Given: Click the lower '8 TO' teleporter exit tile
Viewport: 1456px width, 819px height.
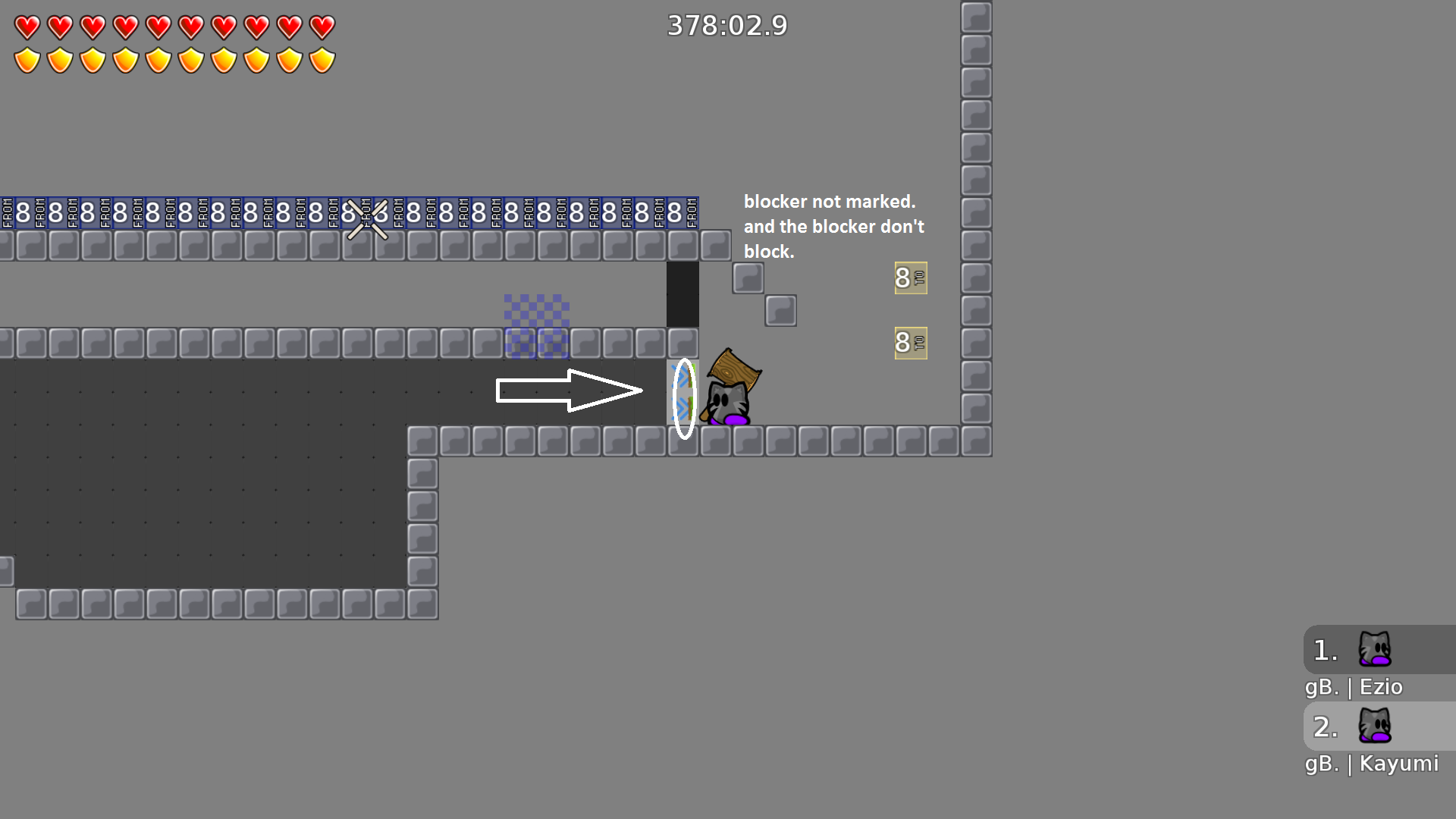Looking at the screenshot, I should click(x=910, y=343).
